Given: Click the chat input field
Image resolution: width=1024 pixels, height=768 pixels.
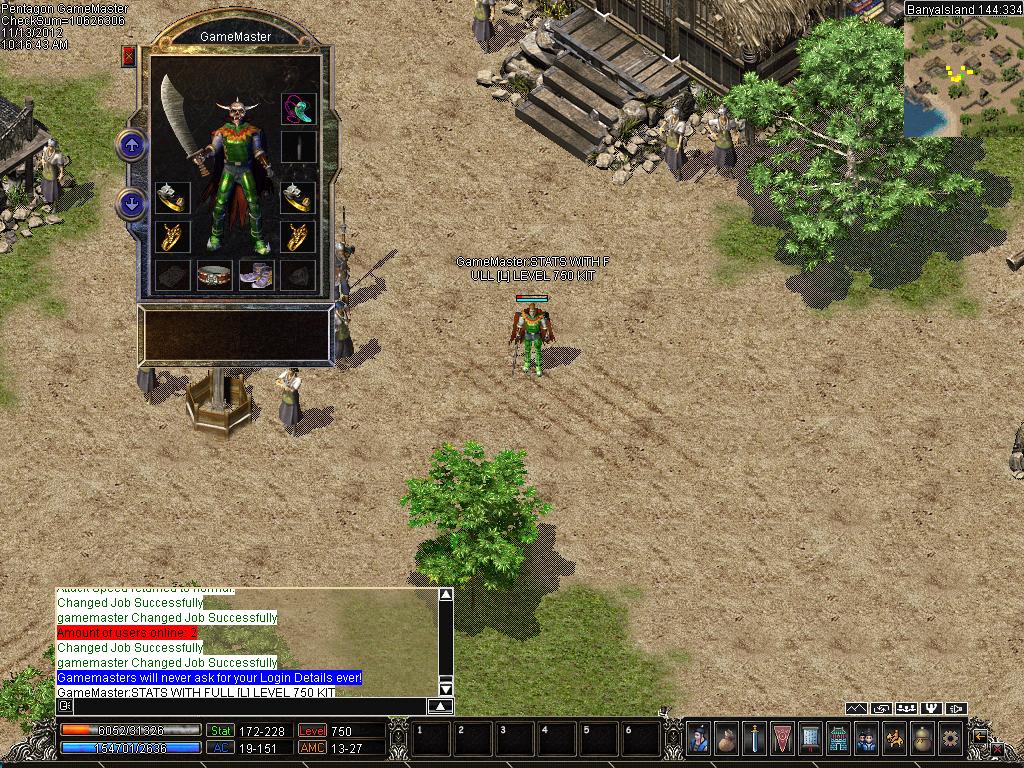Looking at the screenshot, I should 248,706.
